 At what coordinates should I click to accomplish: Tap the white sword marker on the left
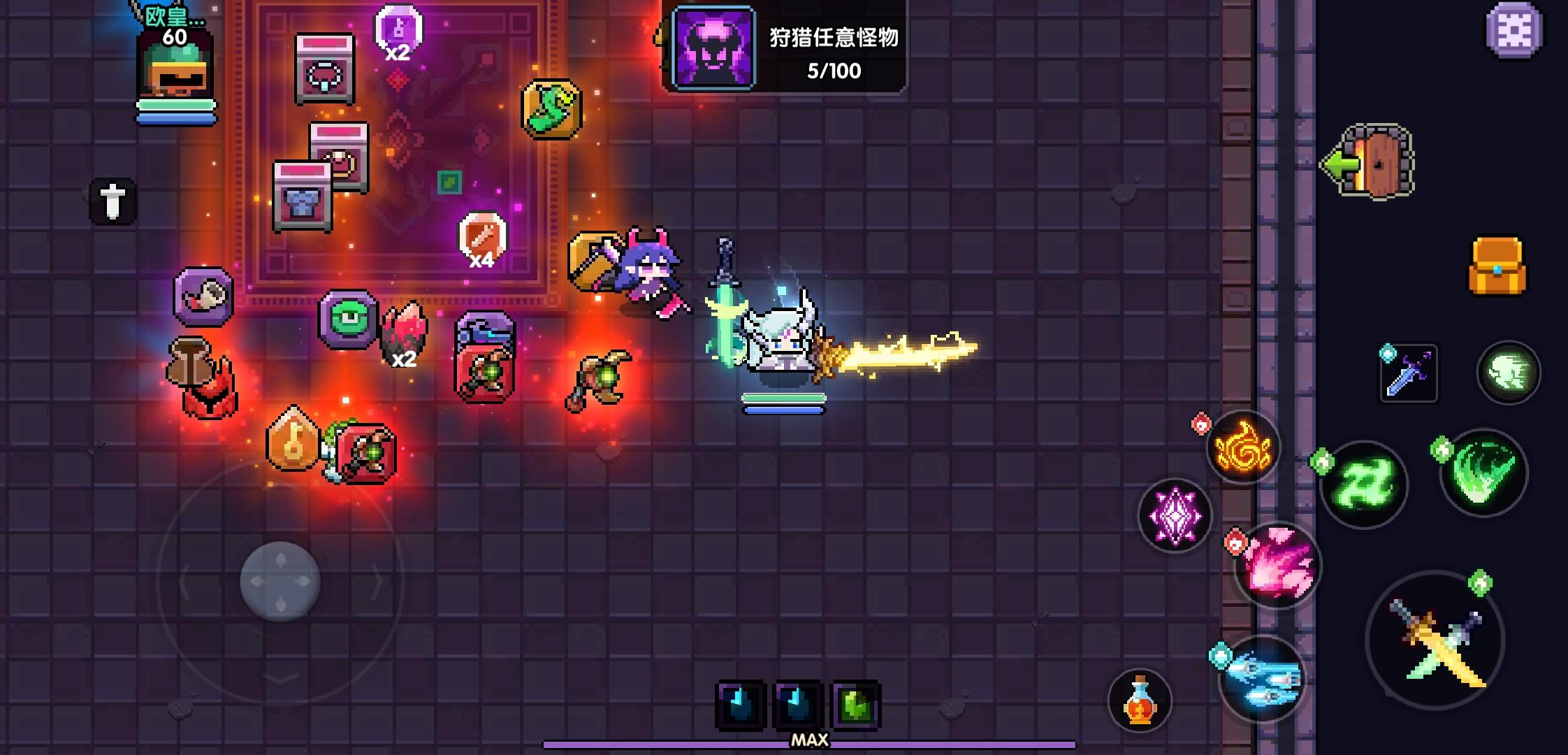pyautogui.click(x=112, y=203)
